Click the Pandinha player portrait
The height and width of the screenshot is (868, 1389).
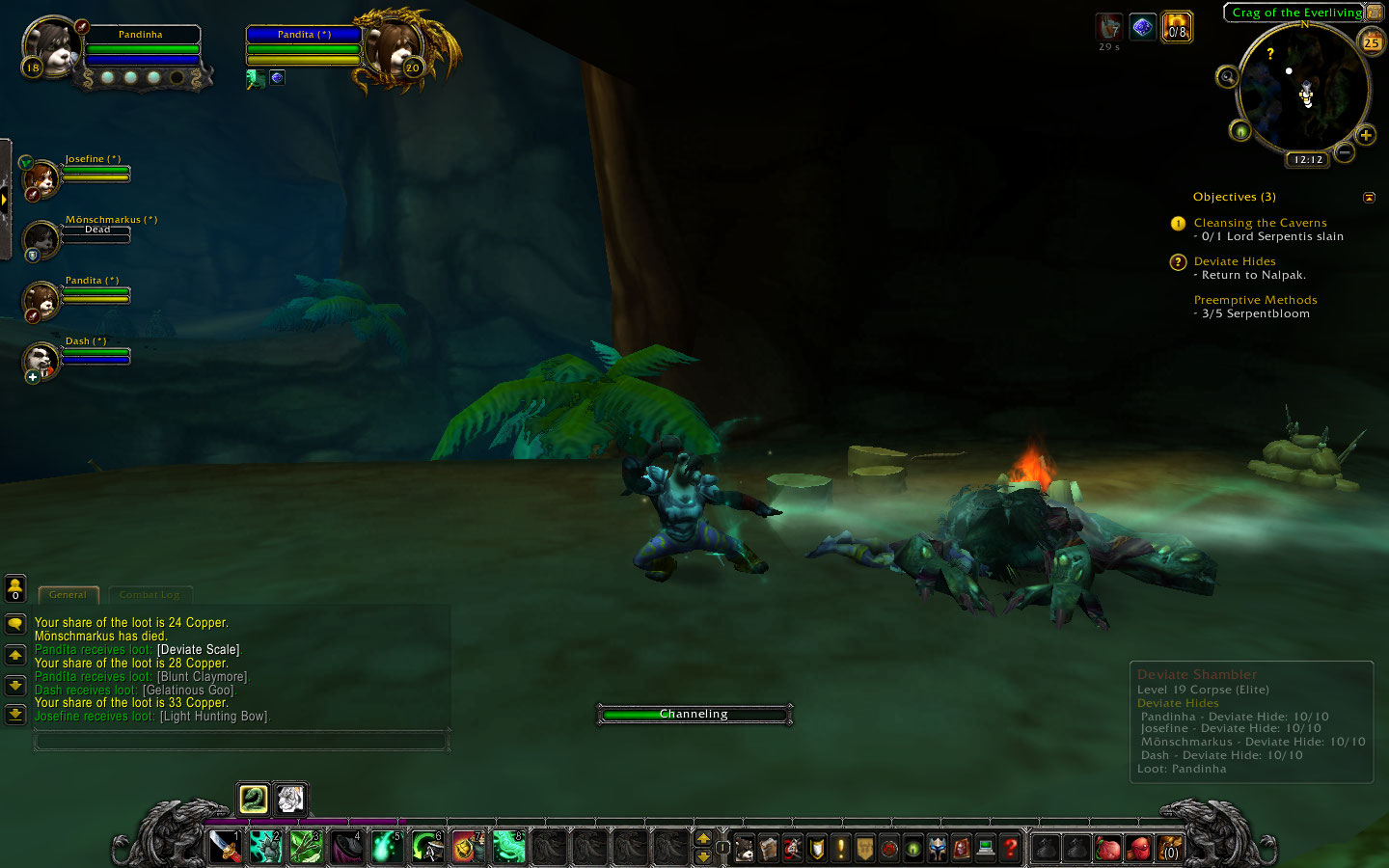(x=50, y=48)
